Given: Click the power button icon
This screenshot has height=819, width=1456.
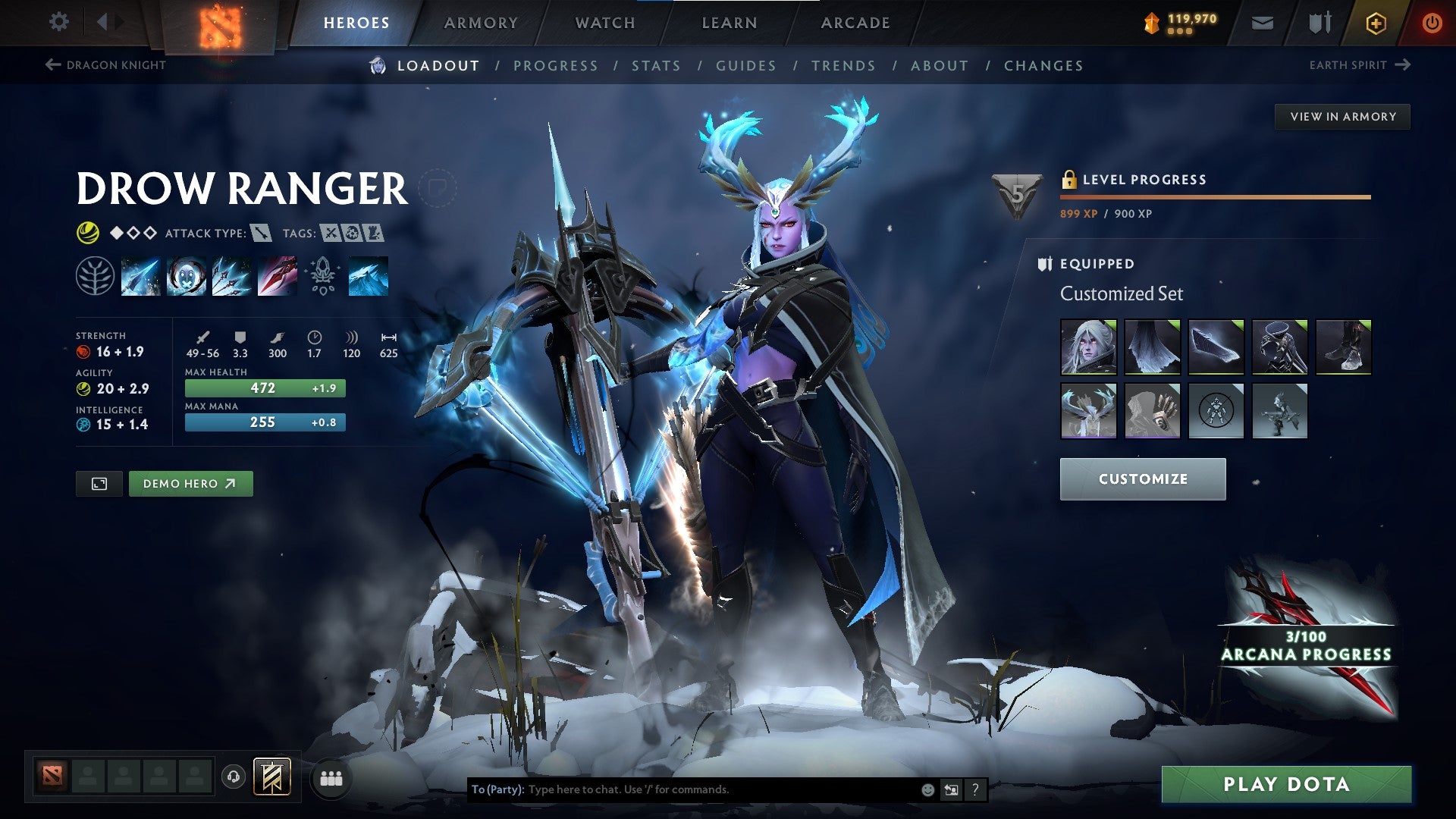Looking at the screenshot, I should 1432,22.
